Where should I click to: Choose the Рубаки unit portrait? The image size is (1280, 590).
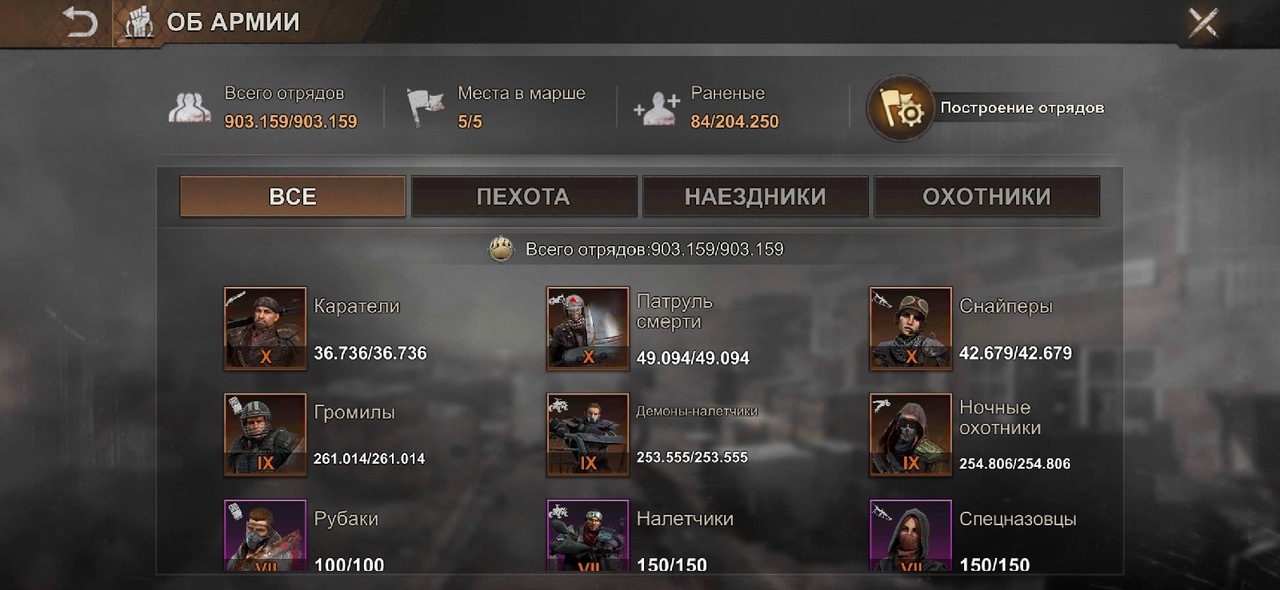(265, 536)
